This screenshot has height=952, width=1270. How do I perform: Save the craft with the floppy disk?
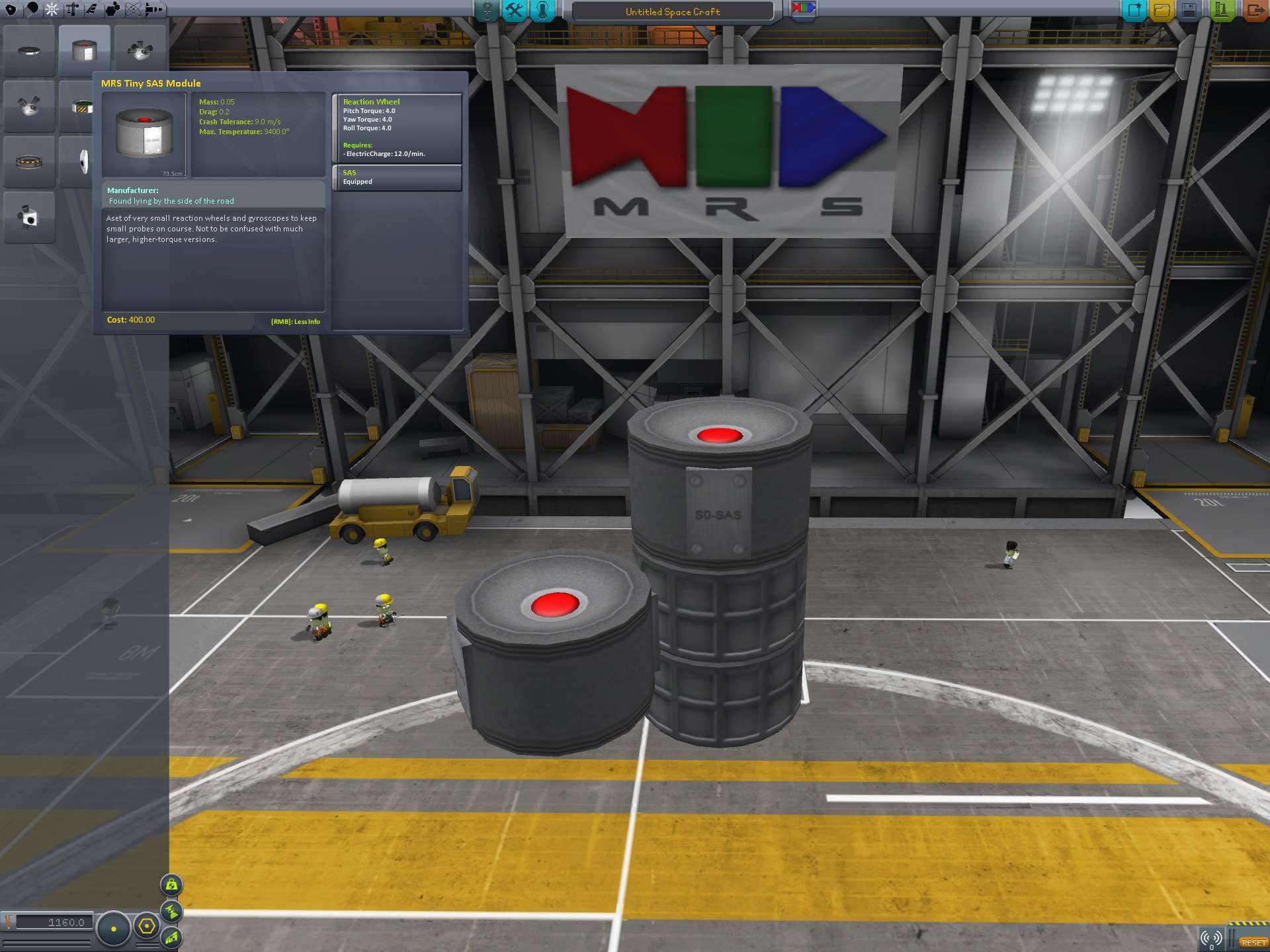coord(1189,11)
